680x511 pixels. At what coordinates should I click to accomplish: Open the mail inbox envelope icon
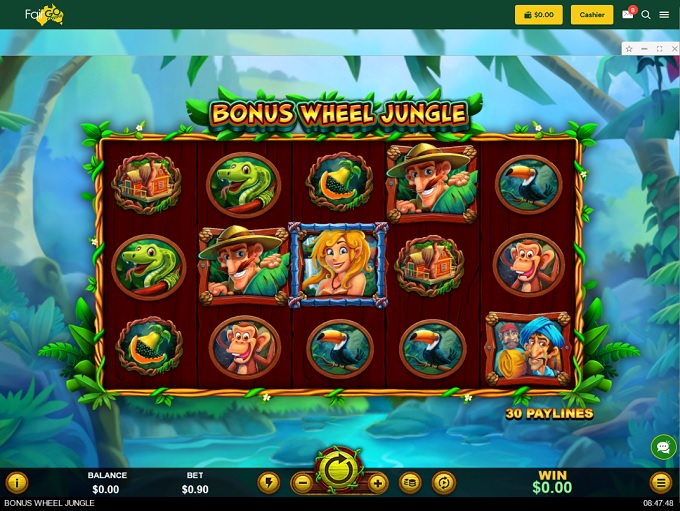point(628,15)
